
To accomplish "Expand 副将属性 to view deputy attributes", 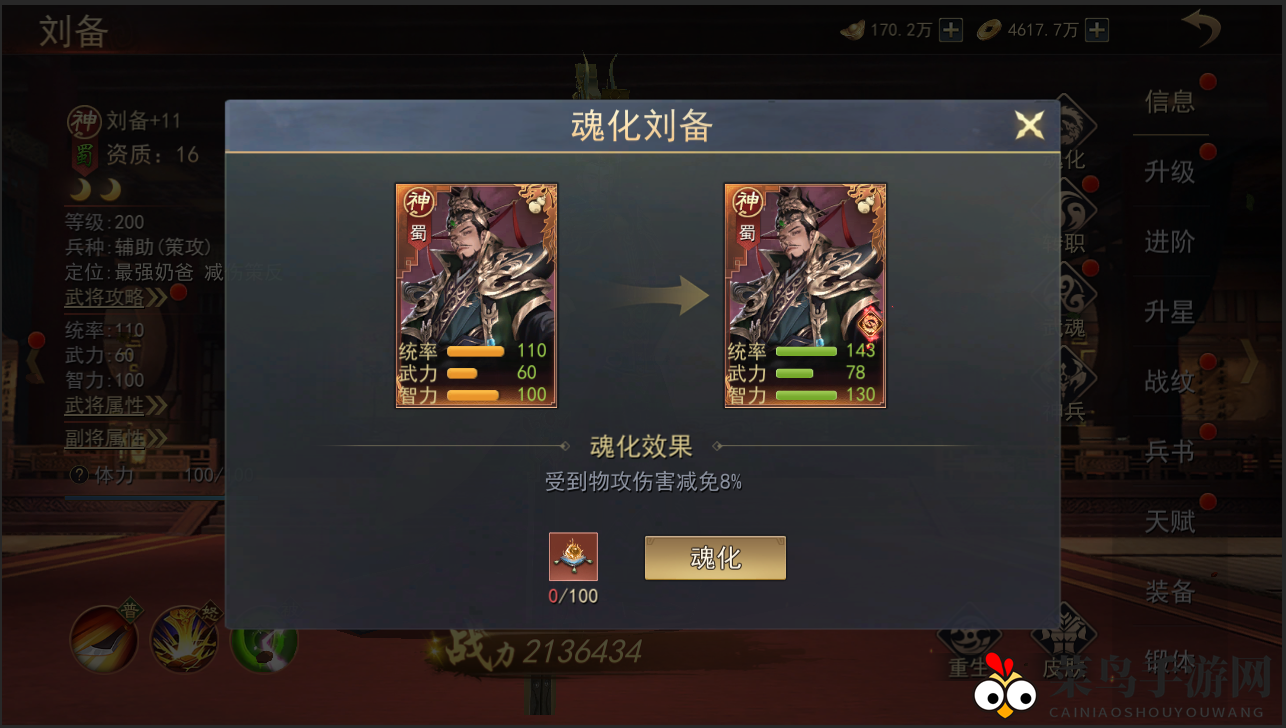I will click(x=106, y=440).
